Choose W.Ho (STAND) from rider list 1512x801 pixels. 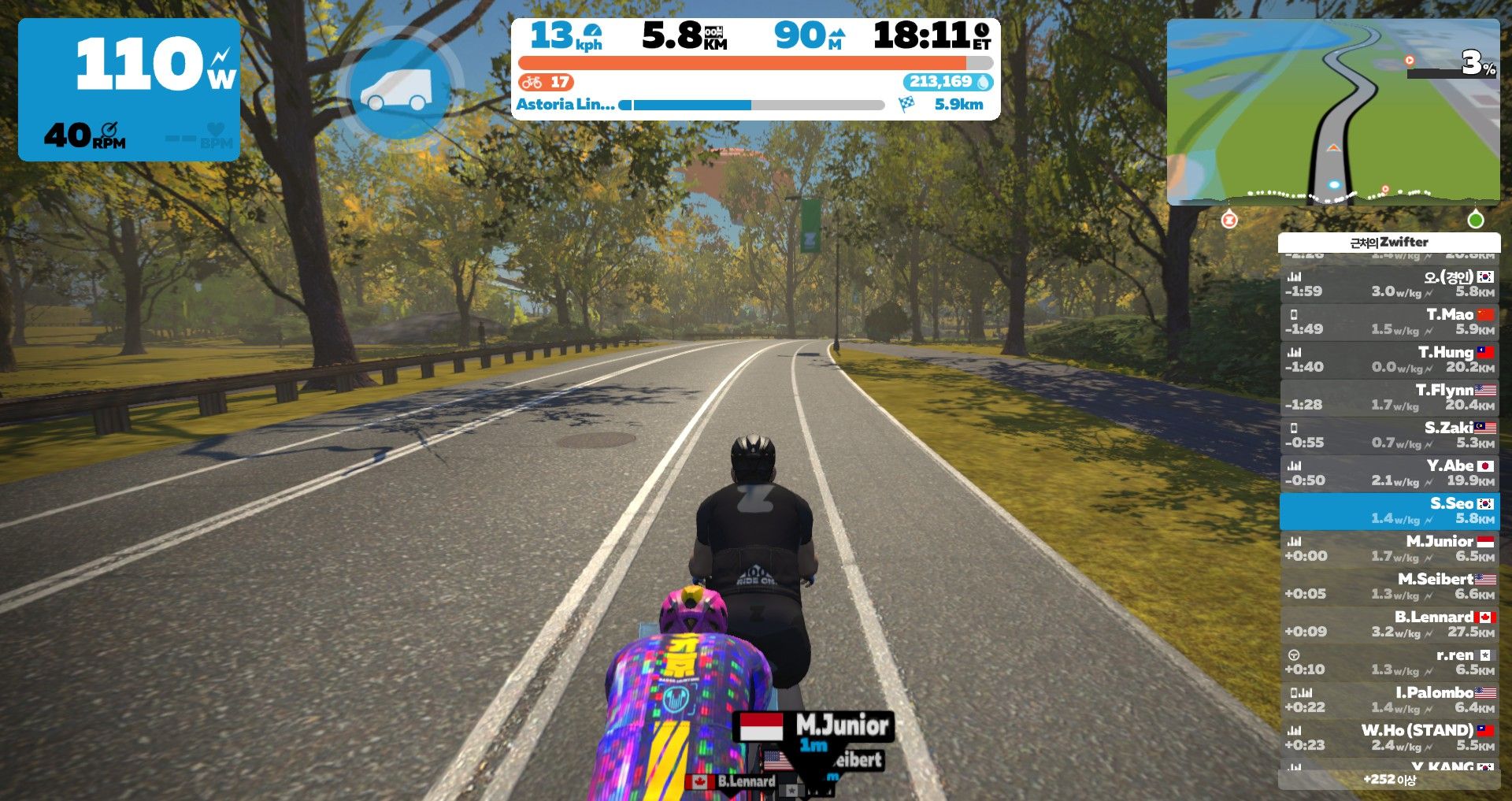point(1389,737)
